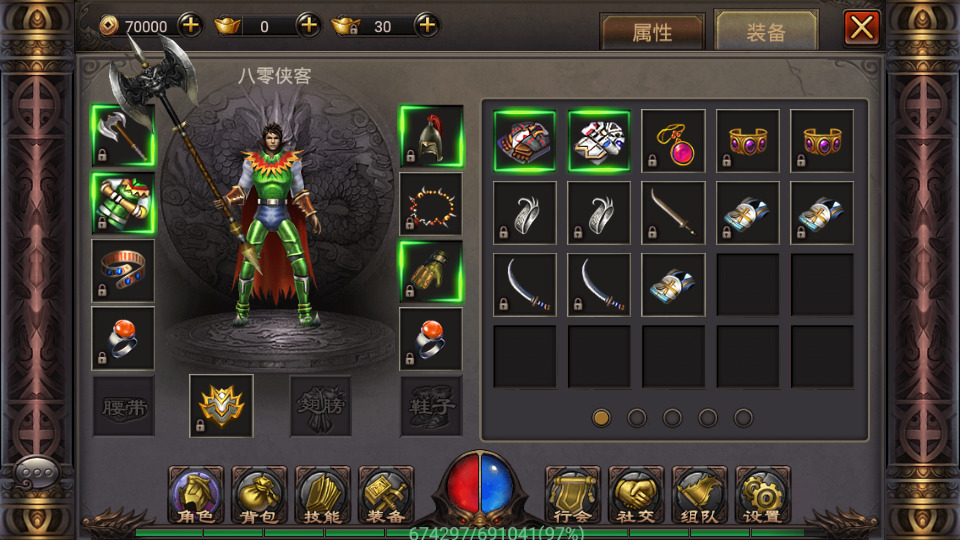This screenshot has width=960, height=540.
Task: Open the 行会 guild menu
Action: pos(572,495)
